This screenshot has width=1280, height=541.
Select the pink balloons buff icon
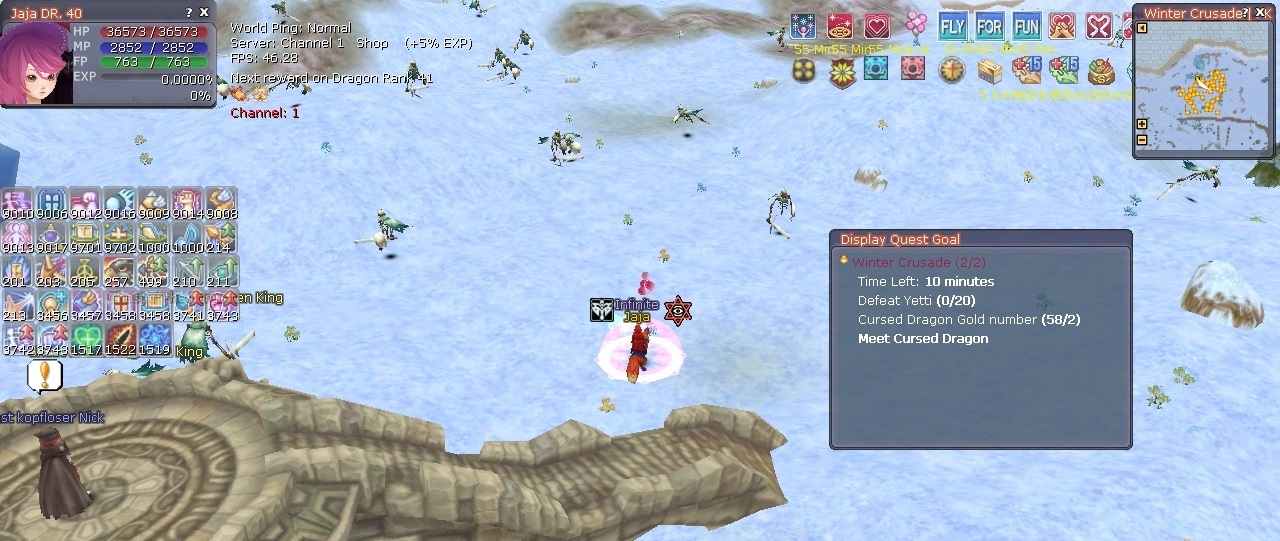915,25
